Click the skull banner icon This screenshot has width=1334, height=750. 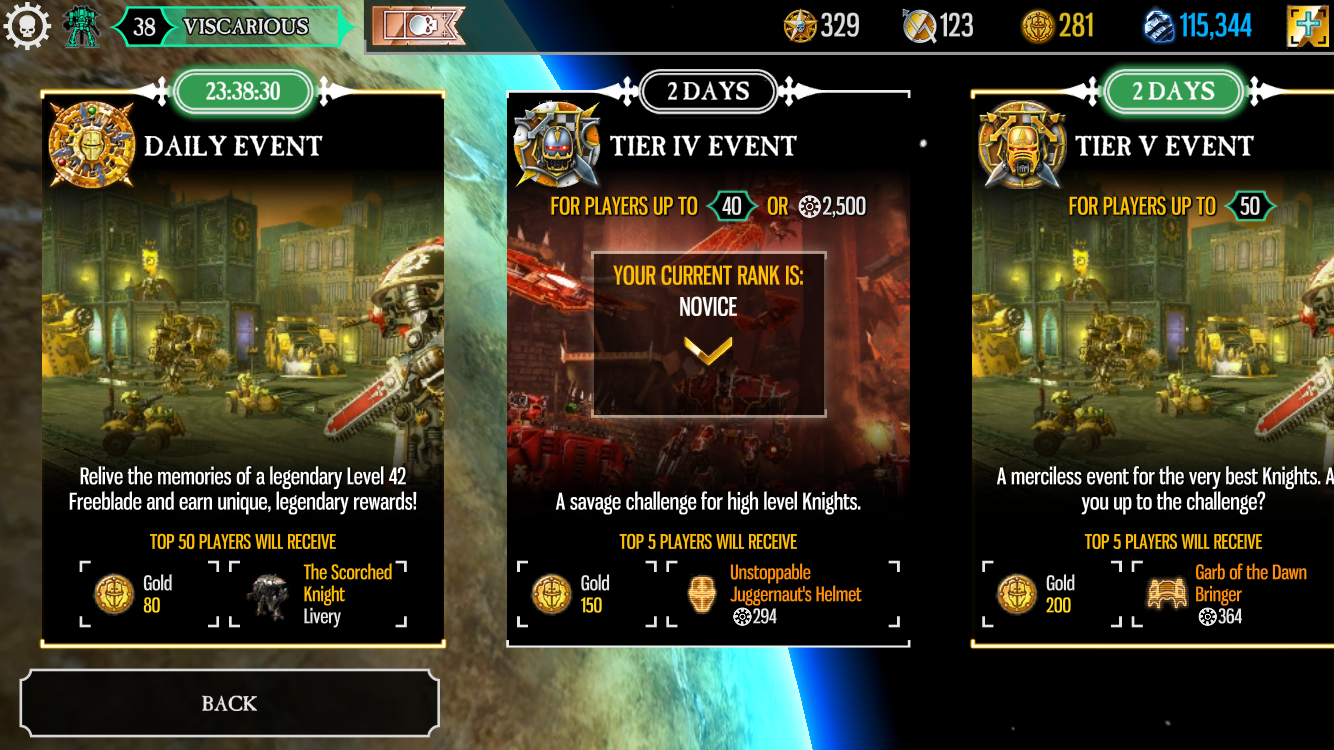tap(419, 27)
